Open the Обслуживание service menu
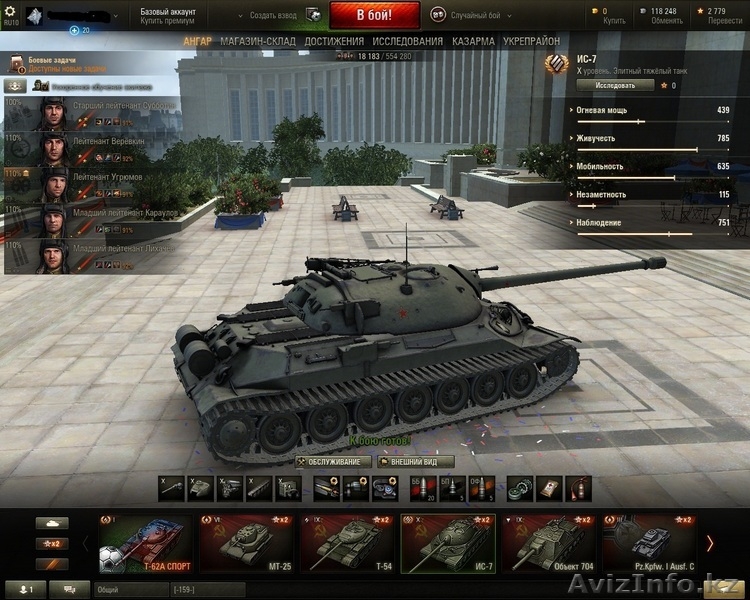 pyautogui.click(x=332, y=462)
